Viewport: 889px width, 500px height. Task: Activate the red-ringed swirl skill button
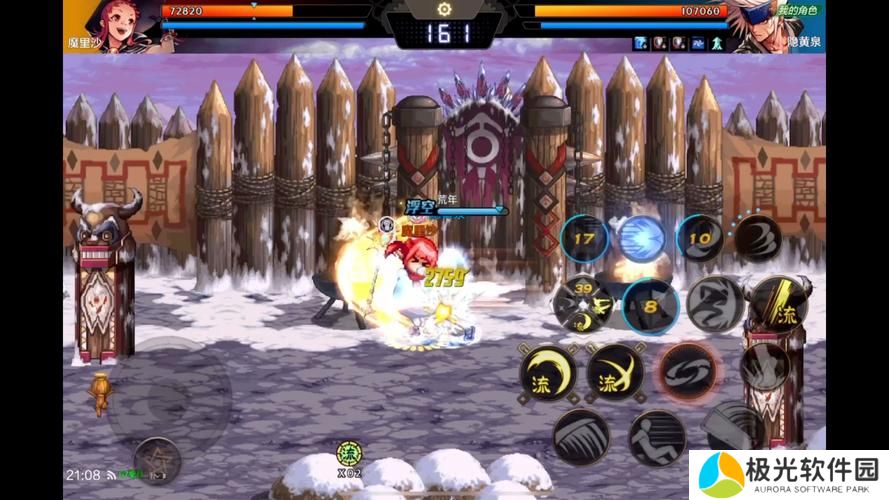coord(686,372)
